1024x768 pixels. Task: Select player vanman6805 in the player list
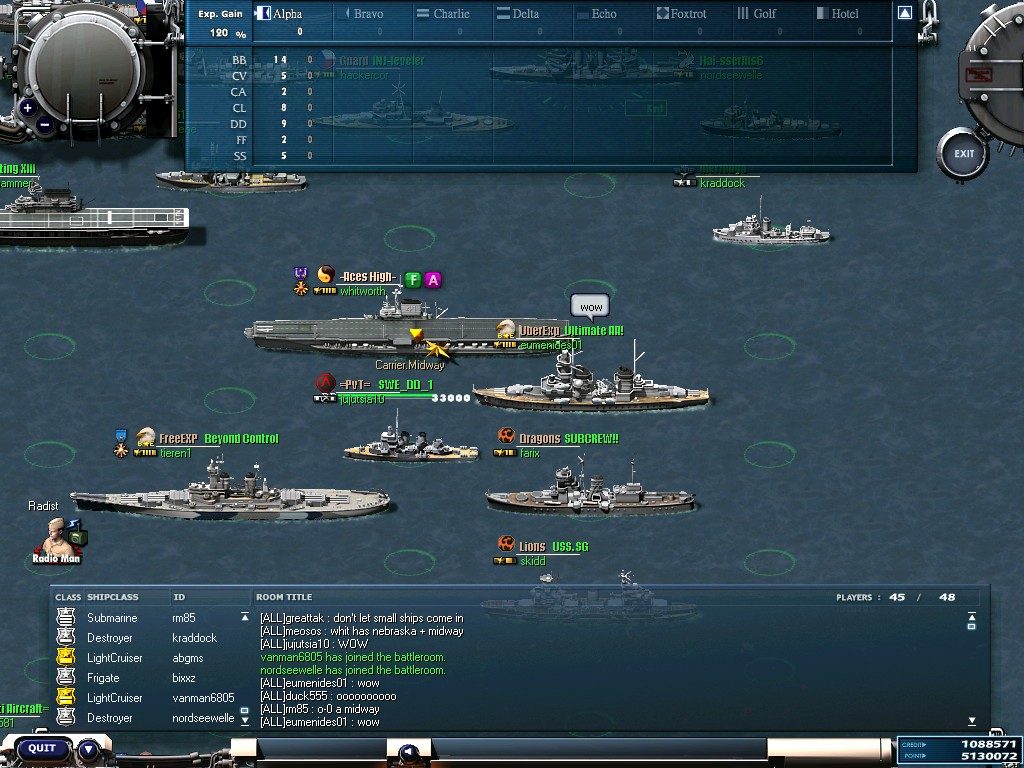coord(203,698)
